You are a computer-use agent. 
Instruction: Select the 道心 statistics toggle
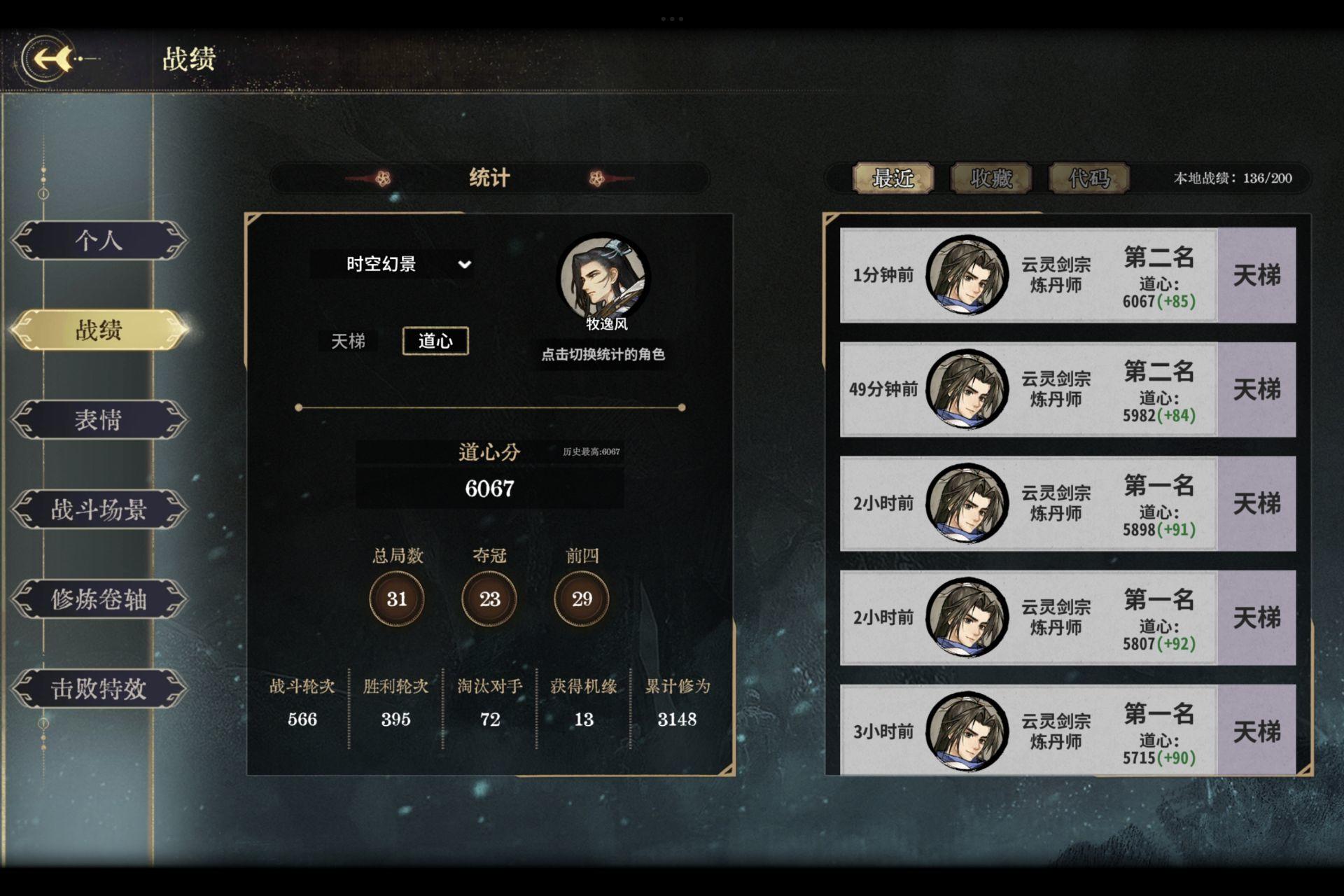pyautogui.click(x=435, y=341)
